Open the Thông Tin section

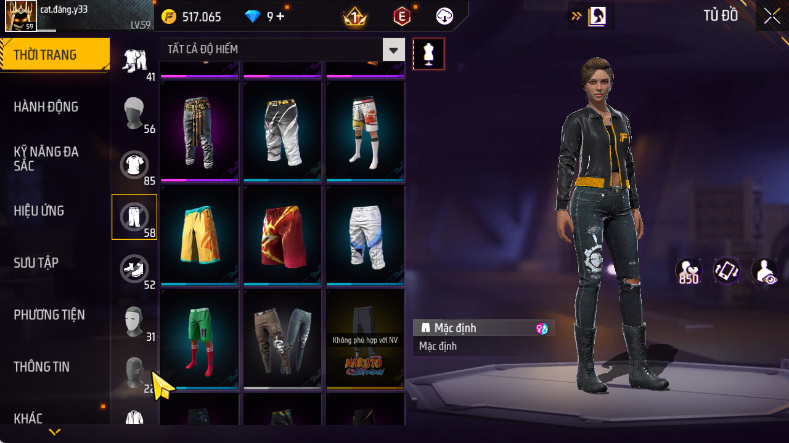click(42, 367)
